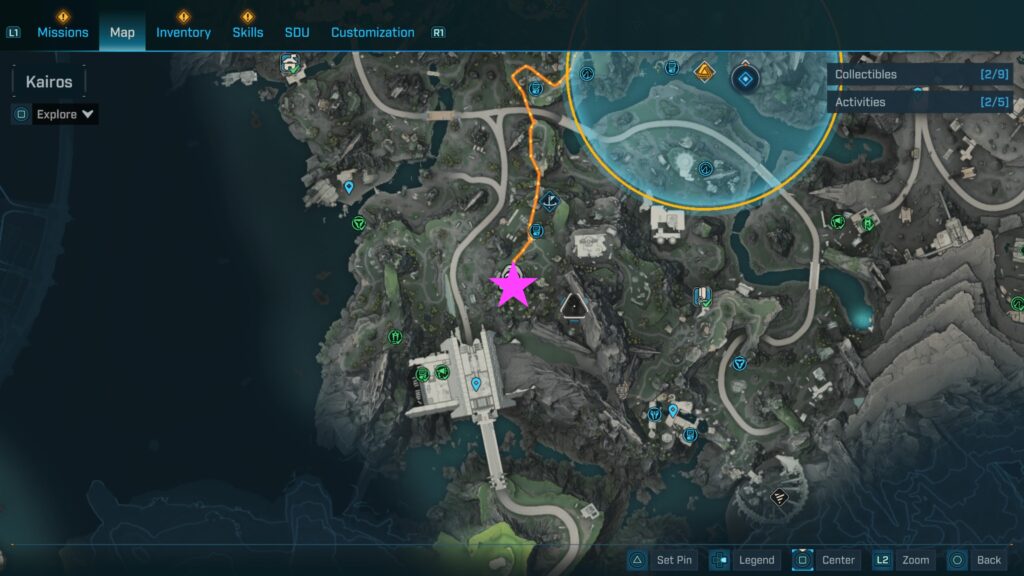Click the blue hexagon map marker
Image resolution: width=1024 pixels, height=576 pixels.
(x=745, y=77)
